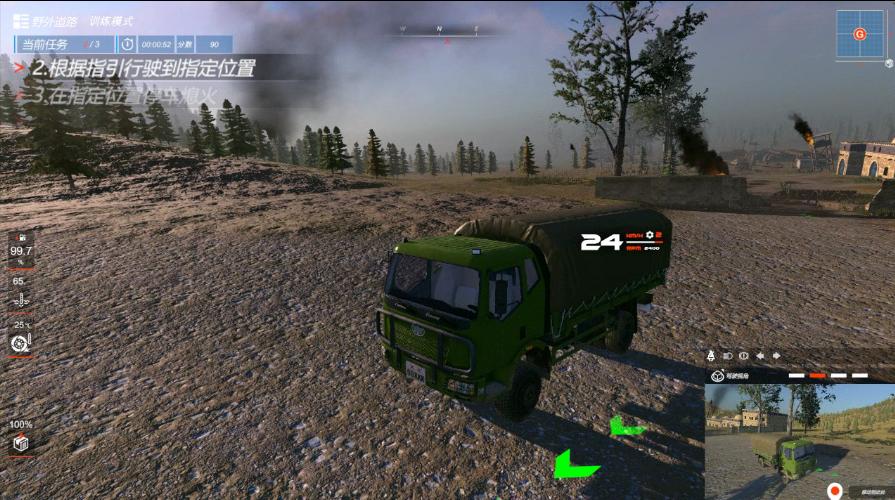
Task: Click the cargo box icon at 100%
Action: 20,443
